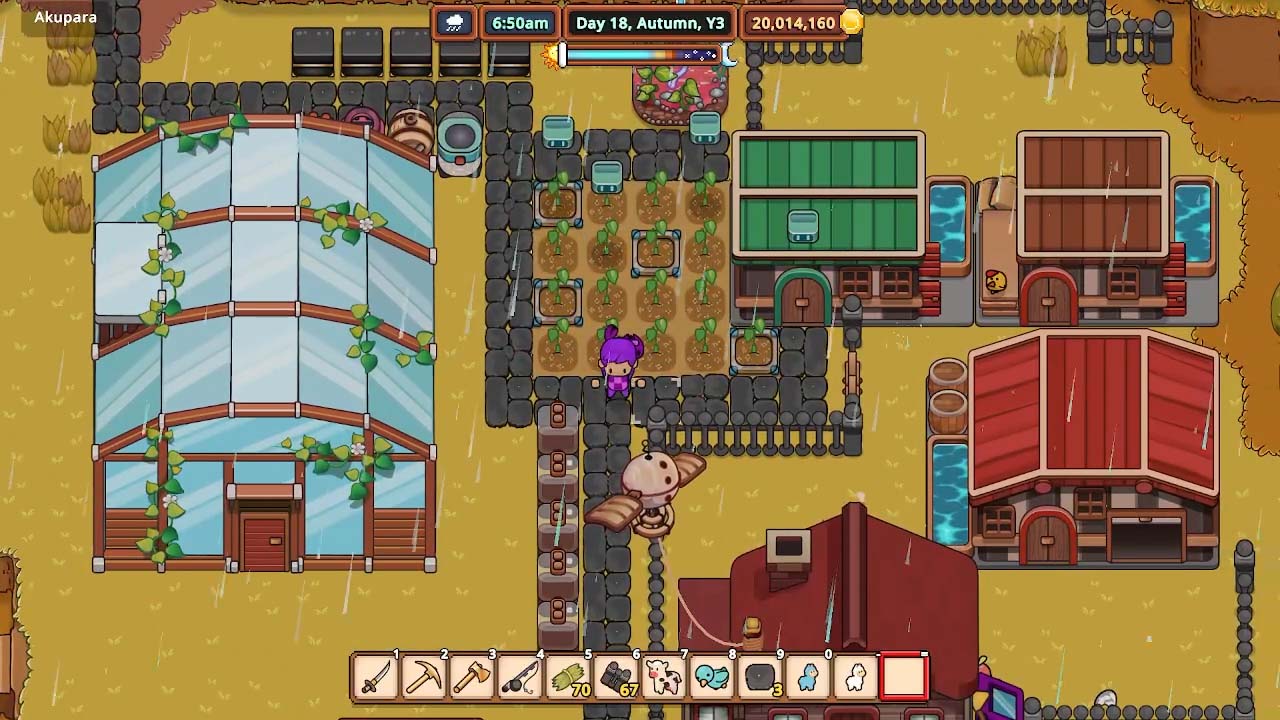Pick the dark block stack of 3

pyautogui.click(x=760, y=677)
